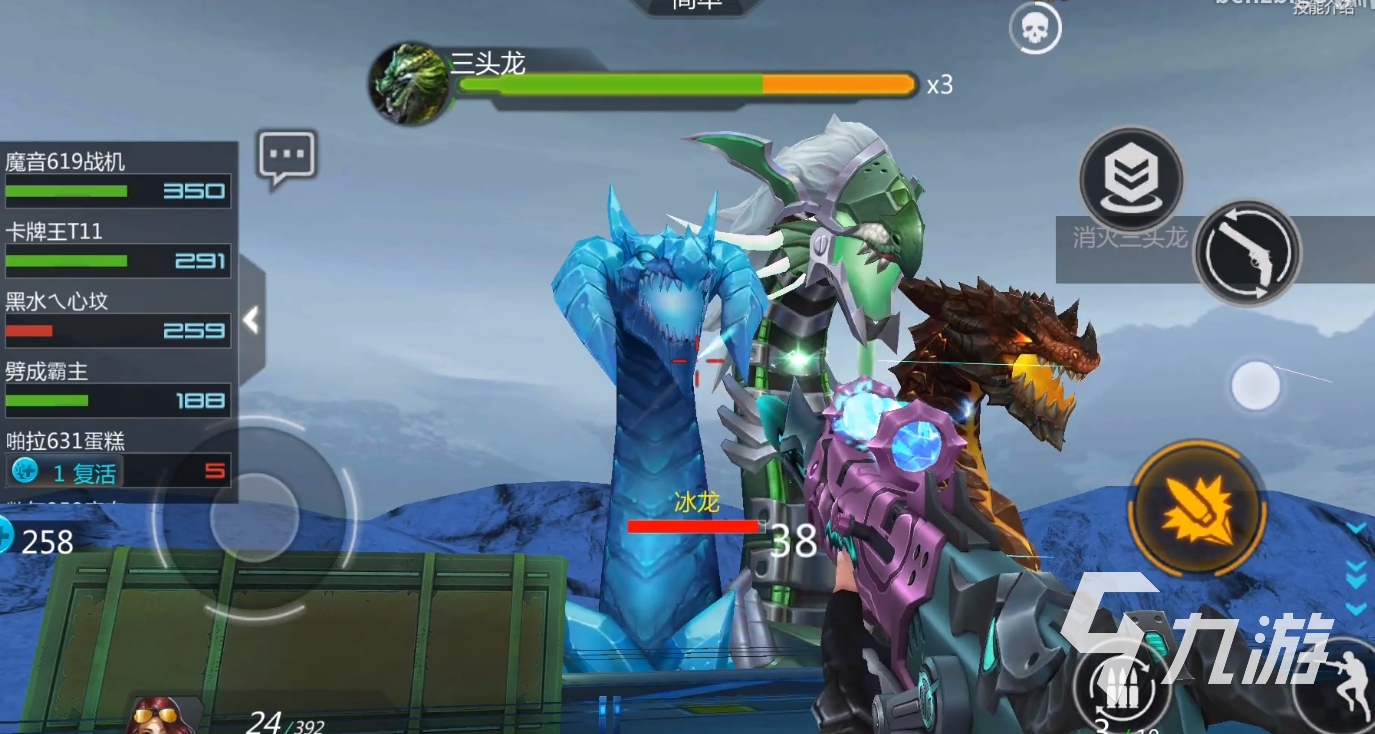Screen dimensions: 1375x734
Task: Select teammate 卡牌王T11 row
Action: [118, 247]
